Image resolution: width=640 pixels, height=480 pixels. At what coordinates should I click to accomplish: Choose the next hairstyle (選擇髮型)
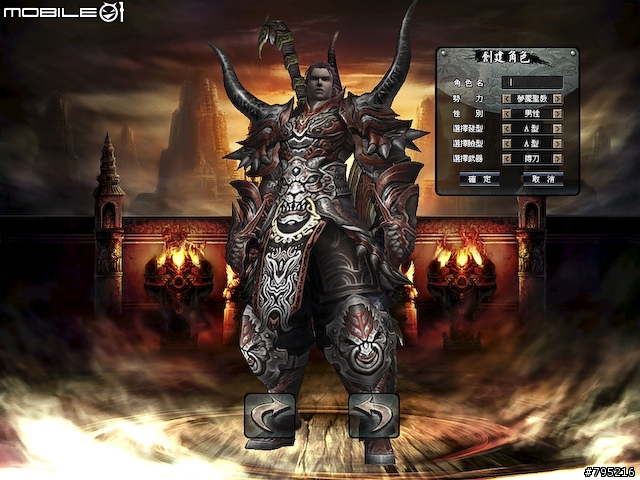coord(557,128)
